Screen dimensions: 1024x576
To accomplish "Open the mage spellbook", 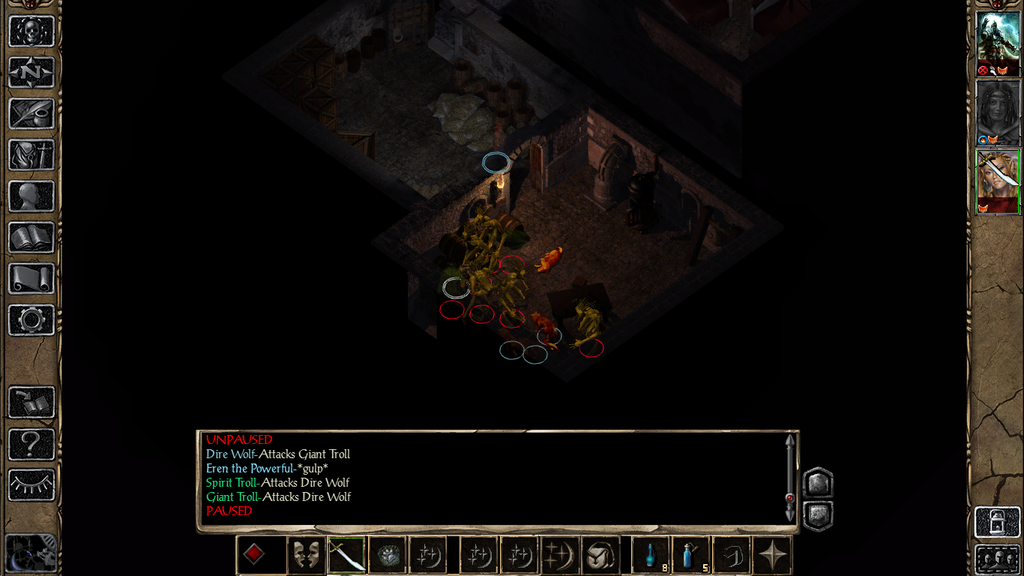I will click(x=31, y=237).
